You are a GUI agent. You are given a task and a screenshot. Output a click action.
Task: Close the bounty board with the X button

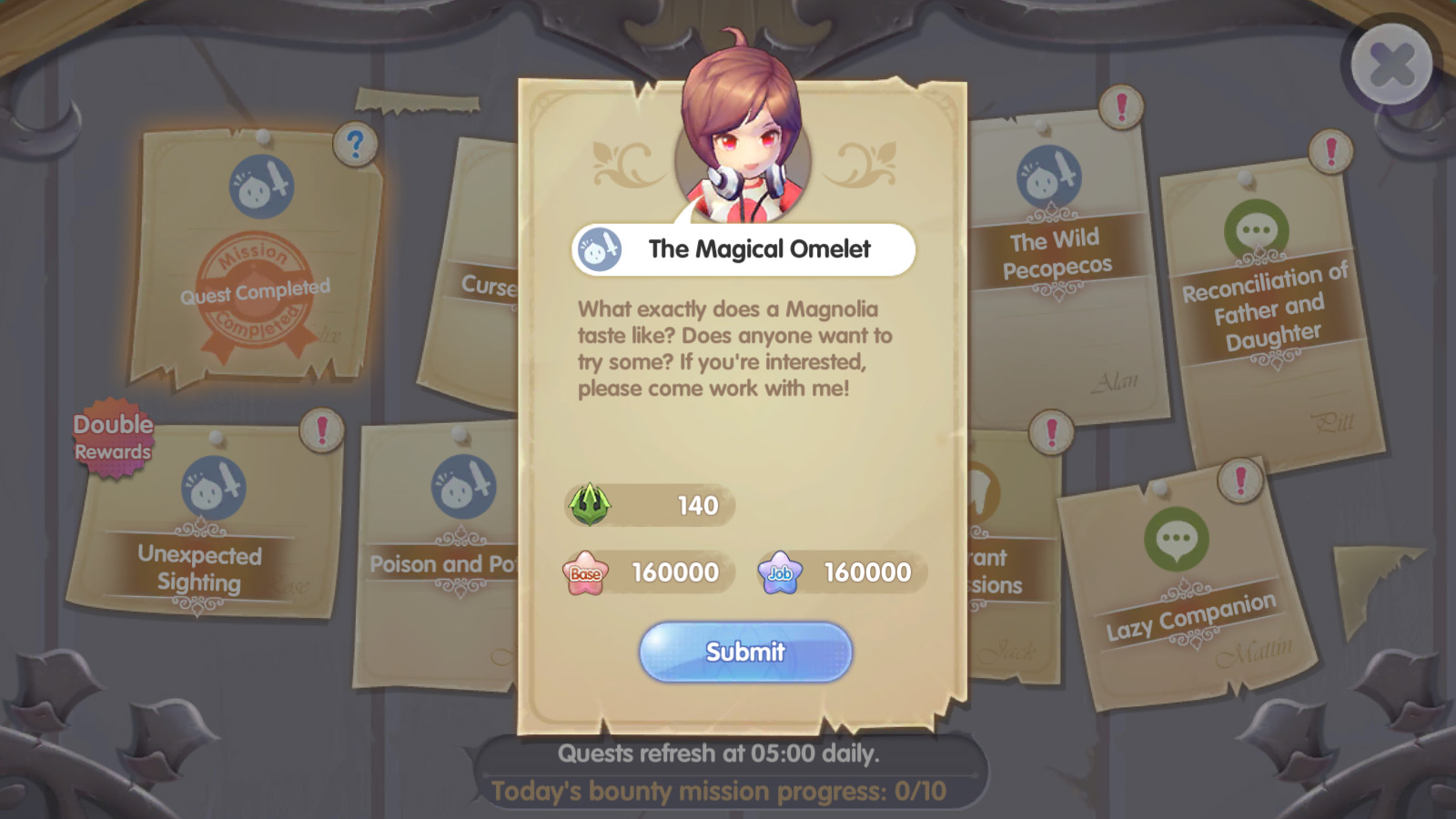pyautogui.click(x=1391, y=65)
